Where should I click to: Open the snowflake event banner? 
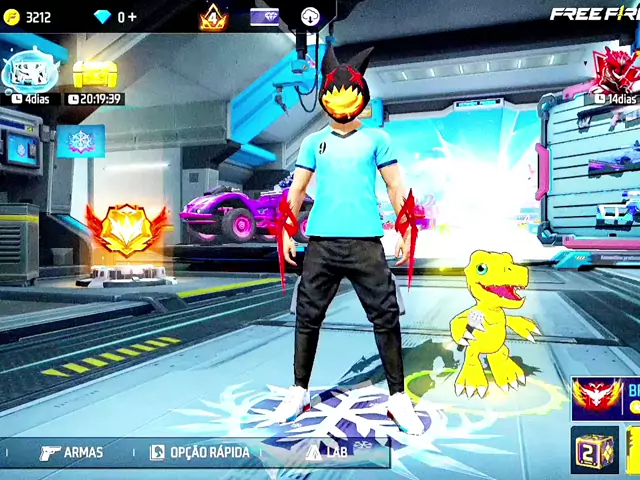(x=80, y=140)
